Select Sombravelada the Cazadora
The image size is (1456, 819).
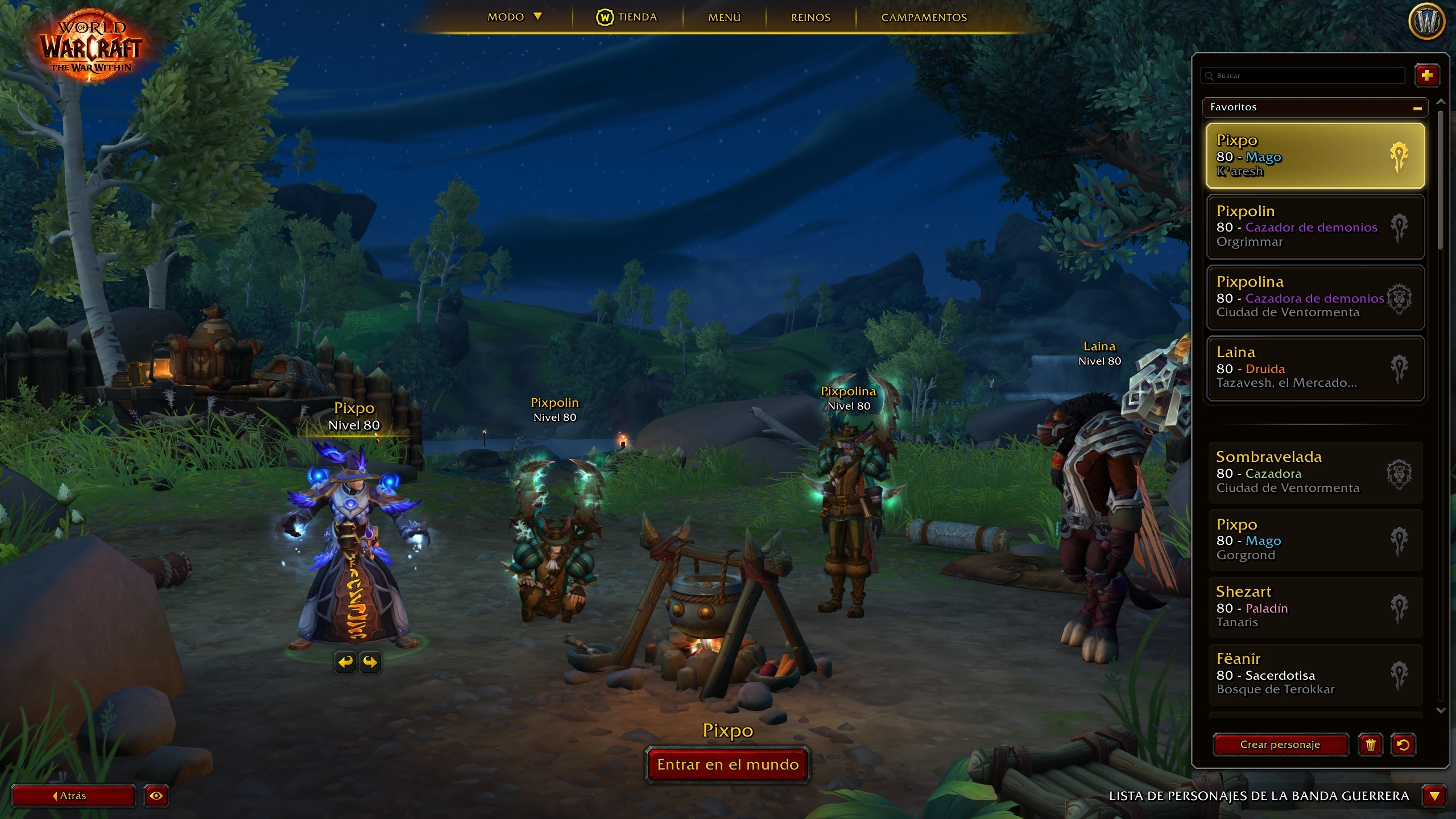(1314, 472)
